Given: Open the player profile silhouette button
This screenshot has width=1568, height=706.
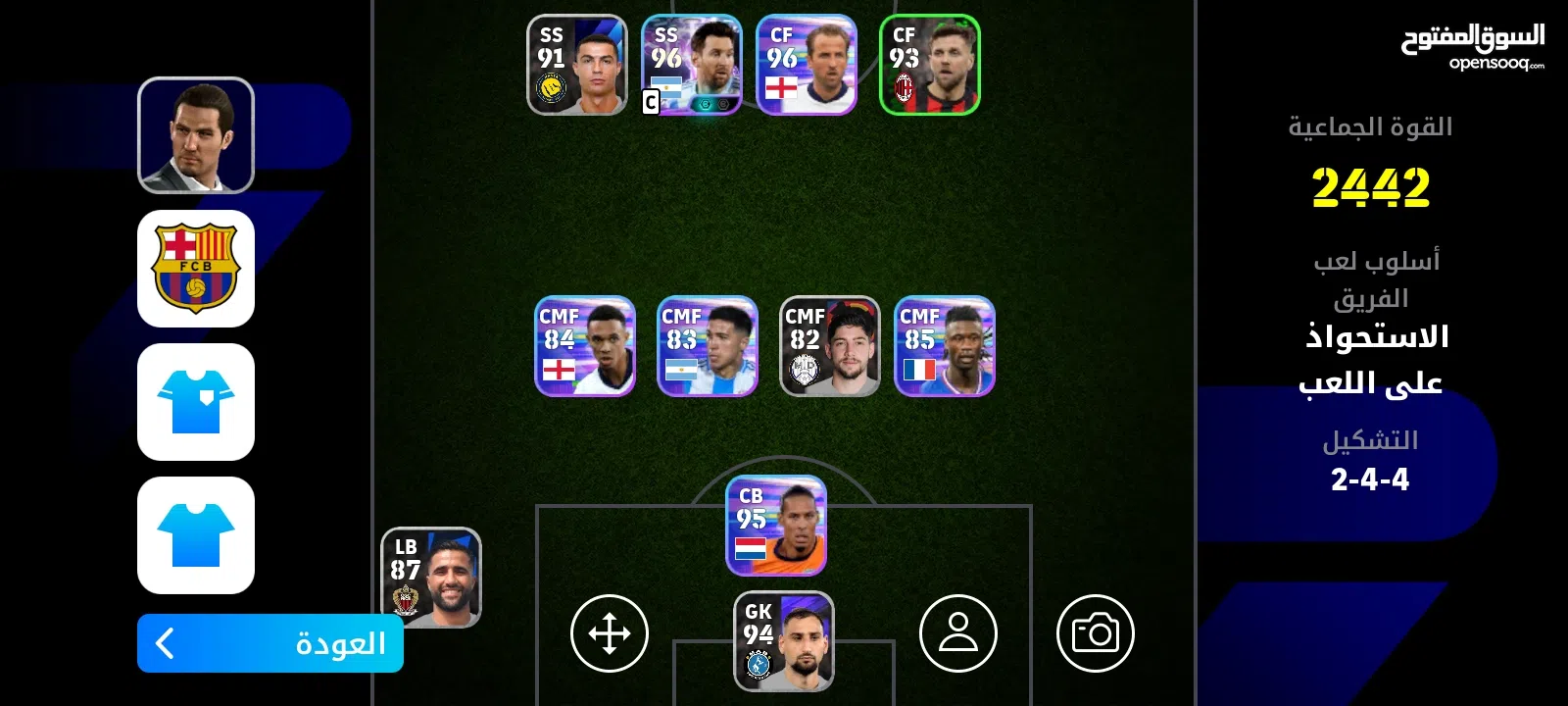Looking at the screenshot, I should [958, 633].
